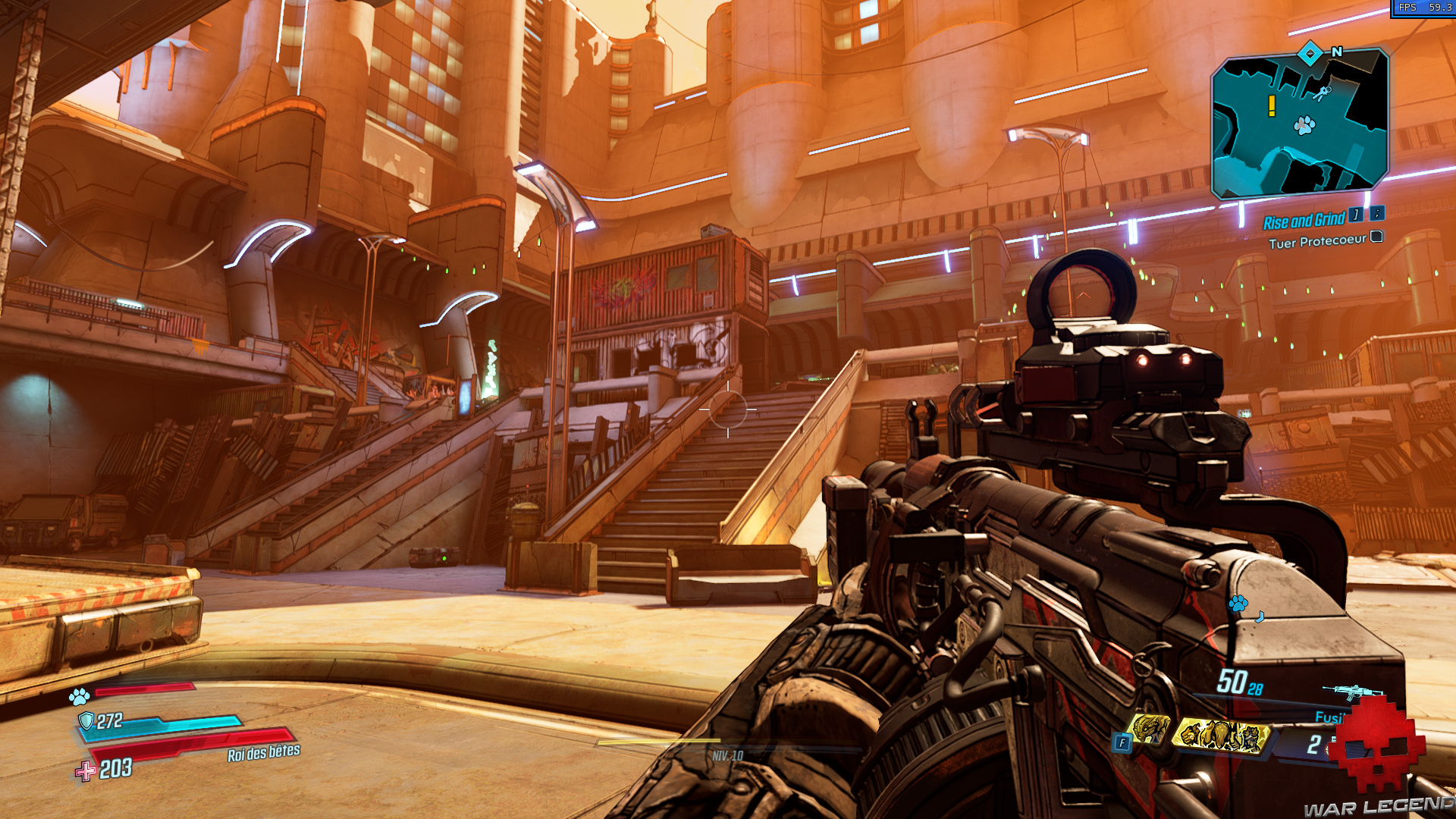Viewport: 1456px width, 819px height.
Task: Select the Rise and Grind quest title
Action: [1303, 219]
